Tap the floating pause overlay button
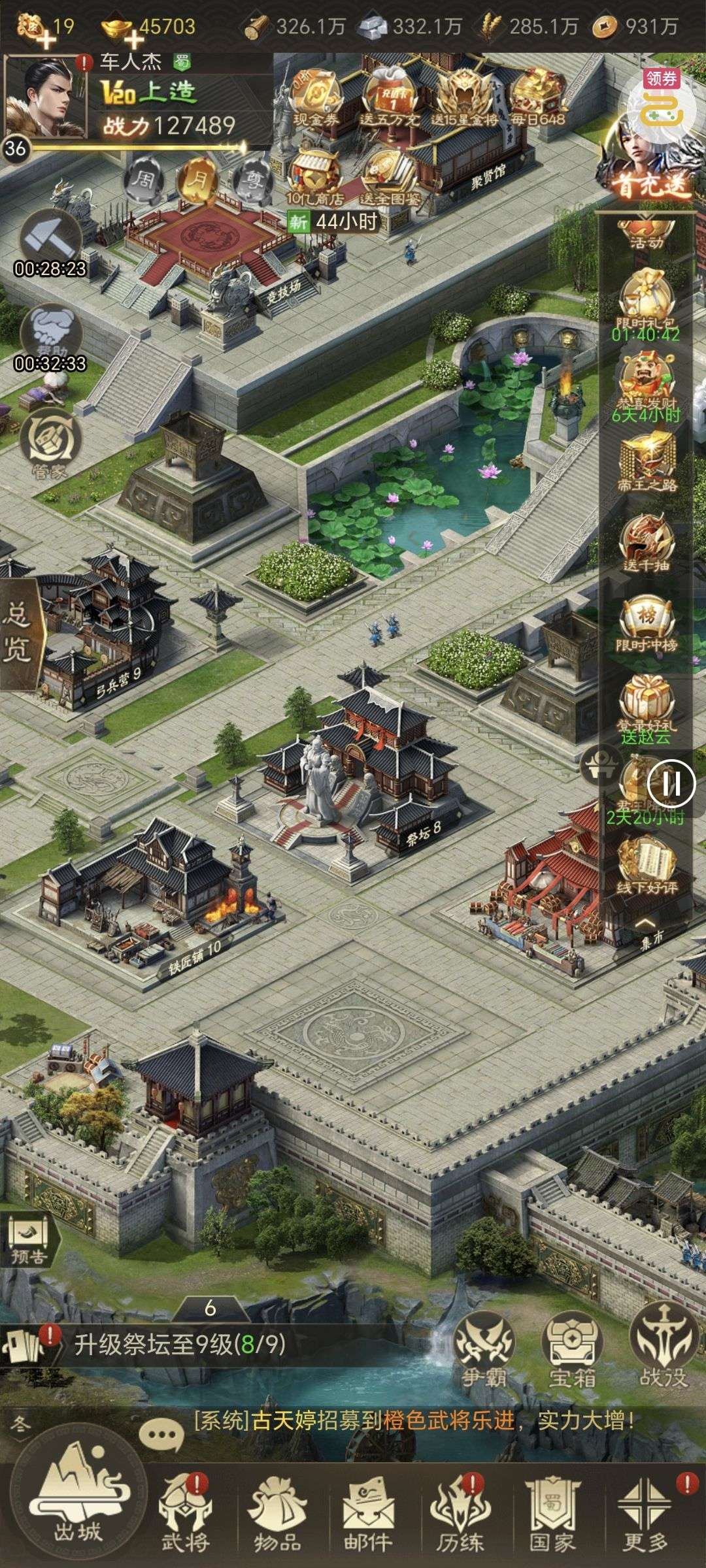 pyautogui.click(x=671, y=783)
